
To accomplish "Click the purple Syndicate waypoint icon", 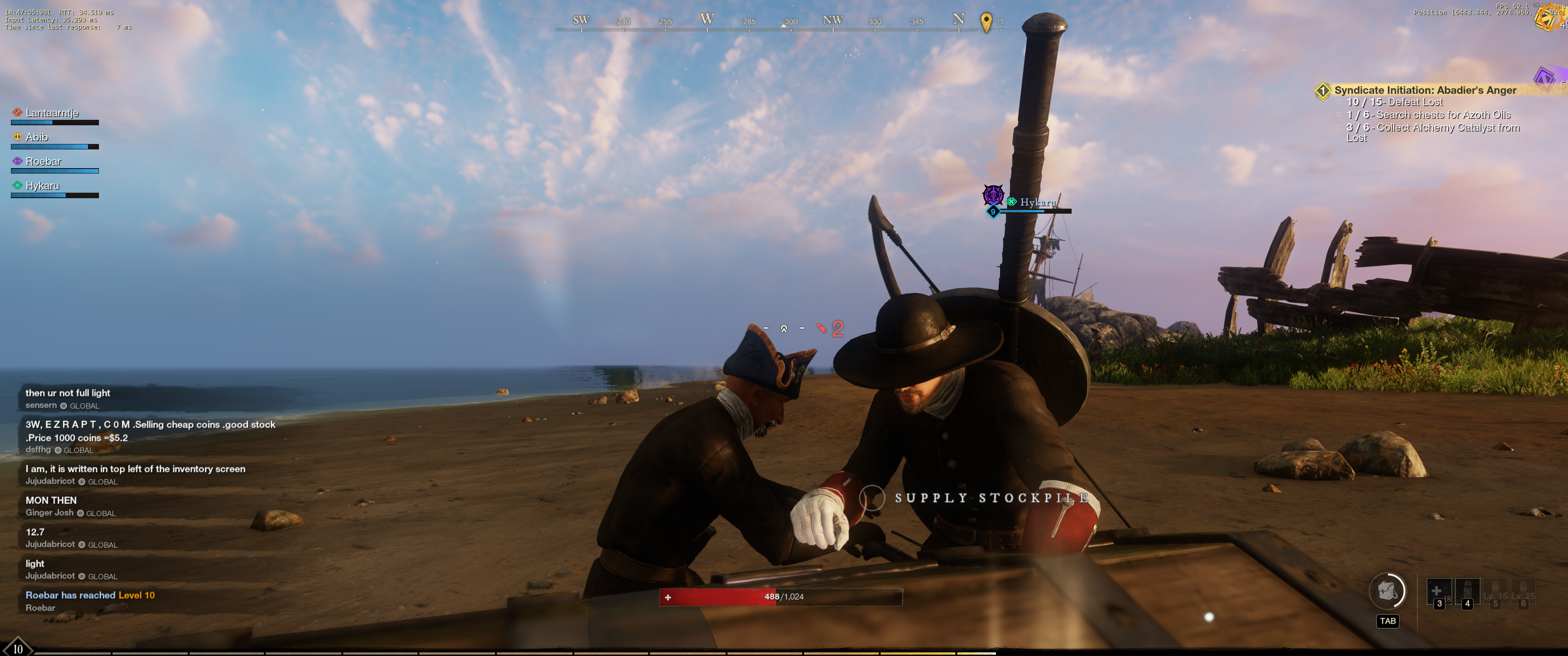I will (1544, 78).
